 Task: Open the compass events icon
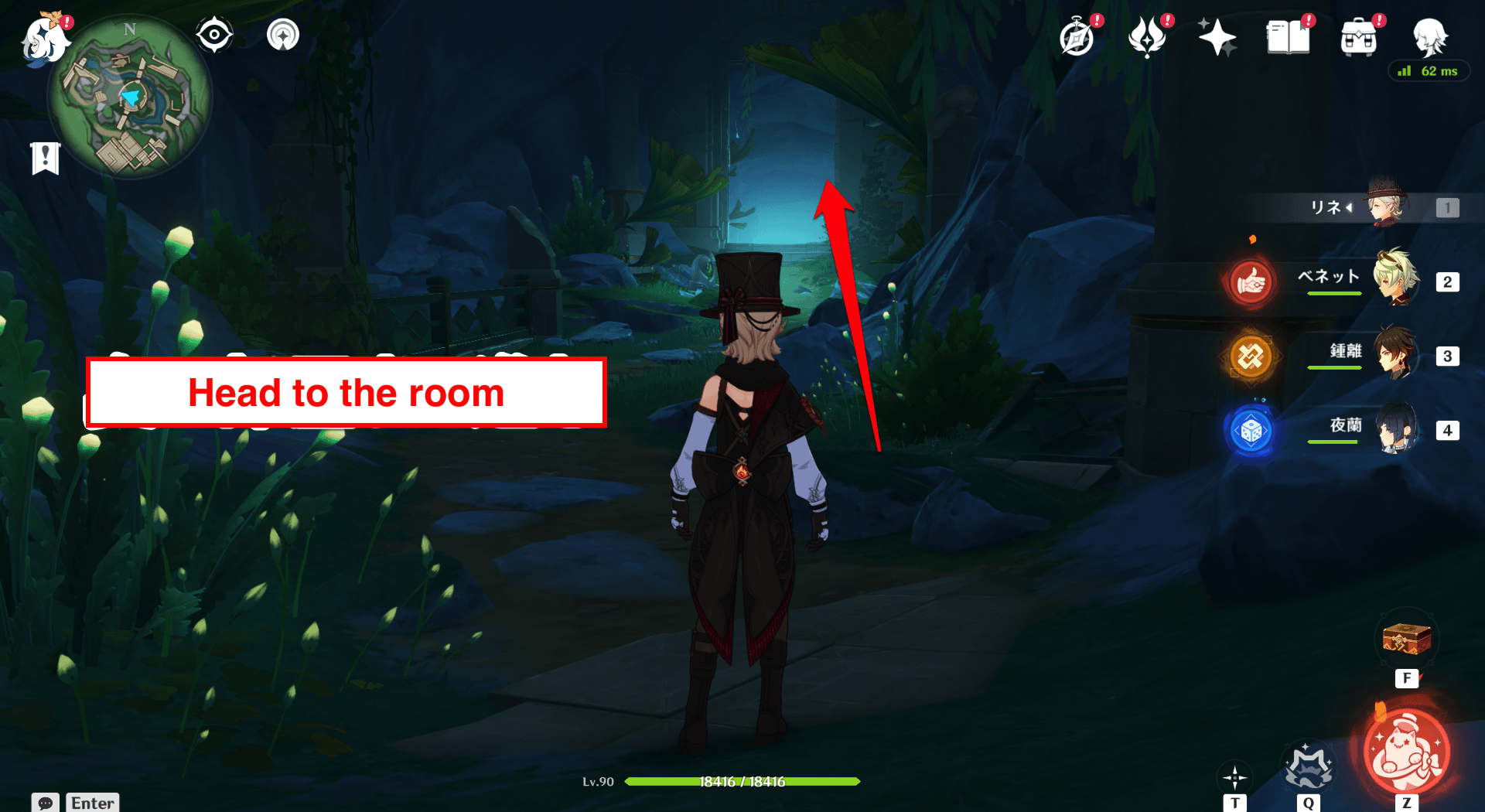coord(1077,38)
